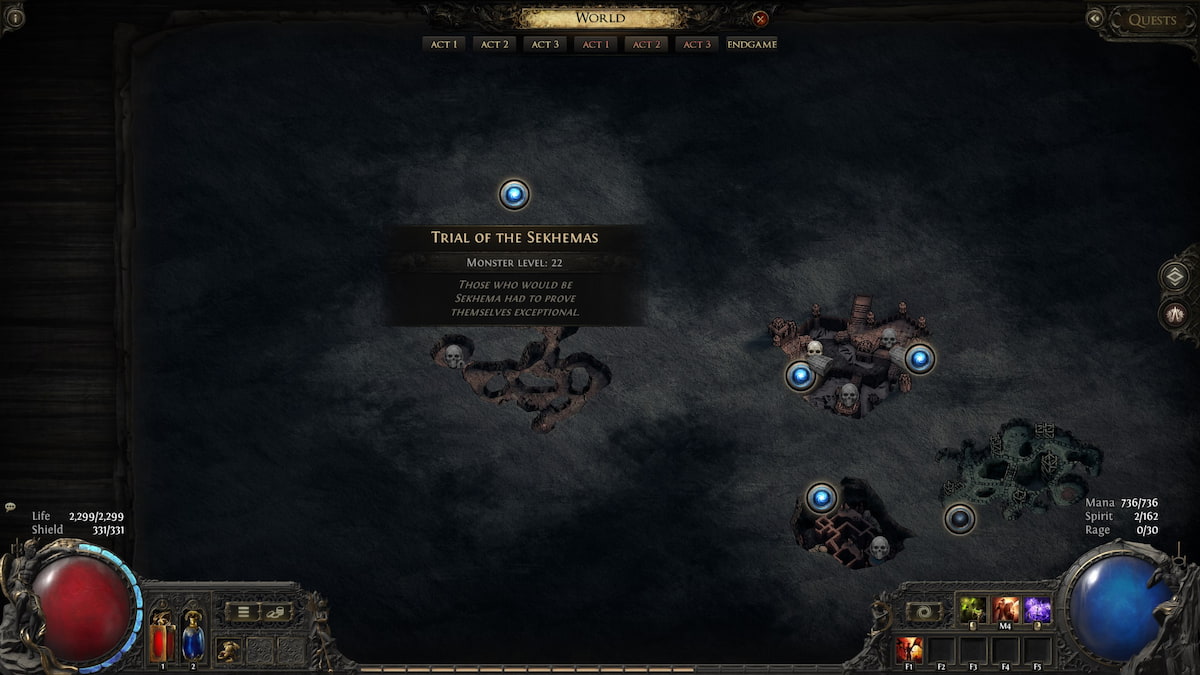This screenshot has height=675, width=1200.
Task: Open the coin stack shop button
Action: point(275,612)
